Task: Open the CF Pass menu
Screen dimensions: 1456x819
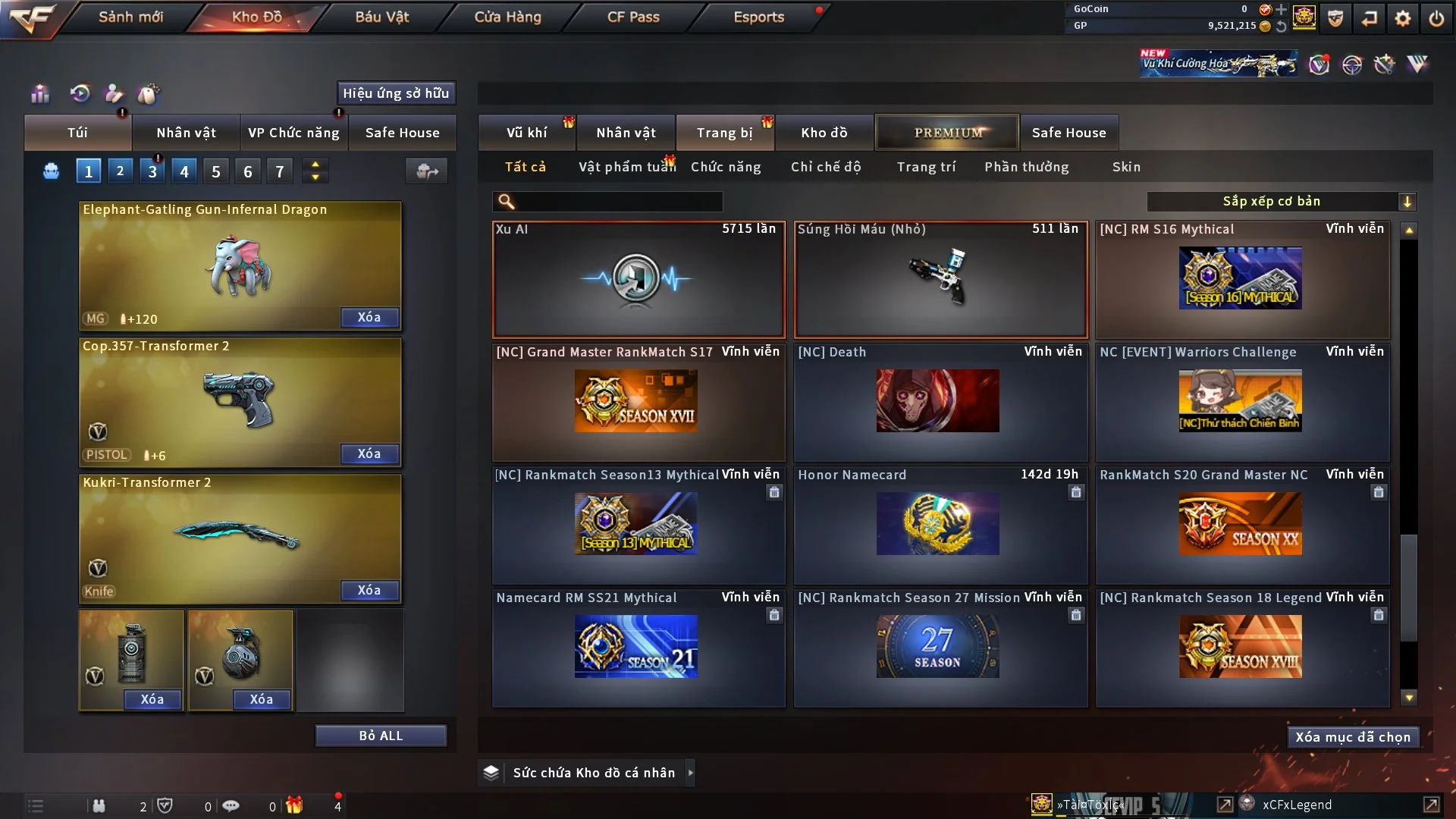Action: point(633,17)
